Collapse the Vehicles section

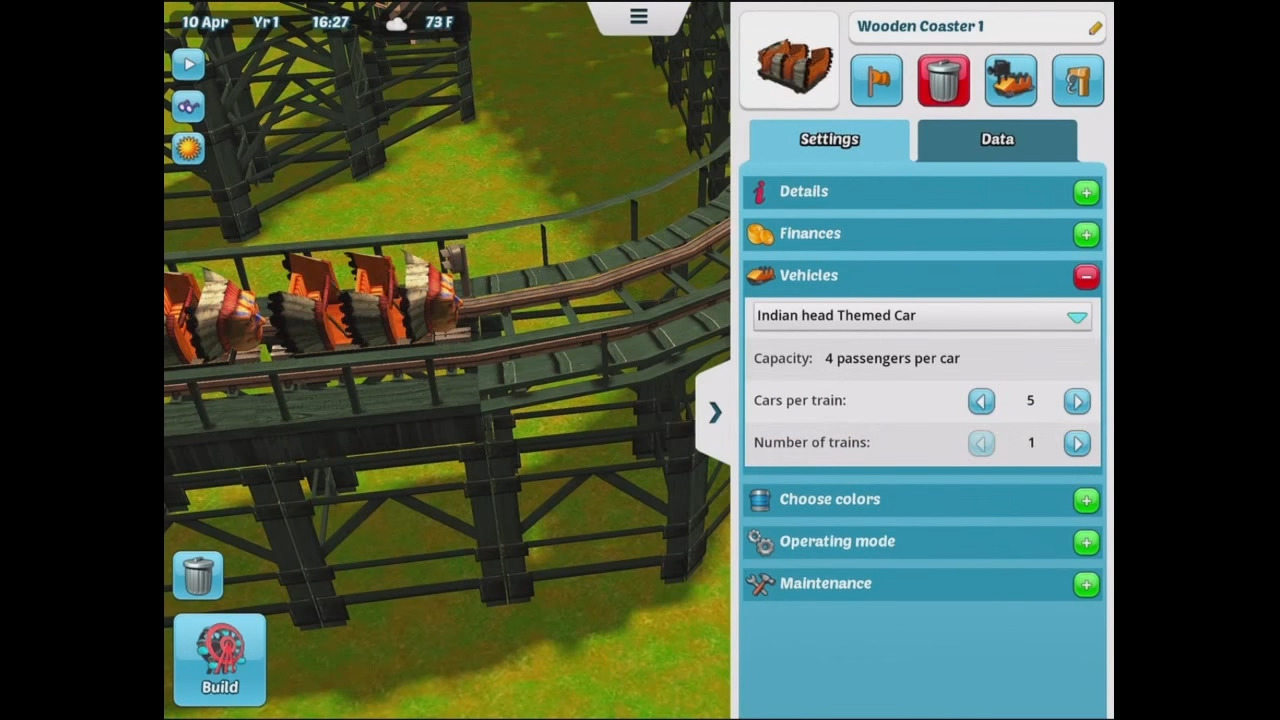pos(1086,277)
